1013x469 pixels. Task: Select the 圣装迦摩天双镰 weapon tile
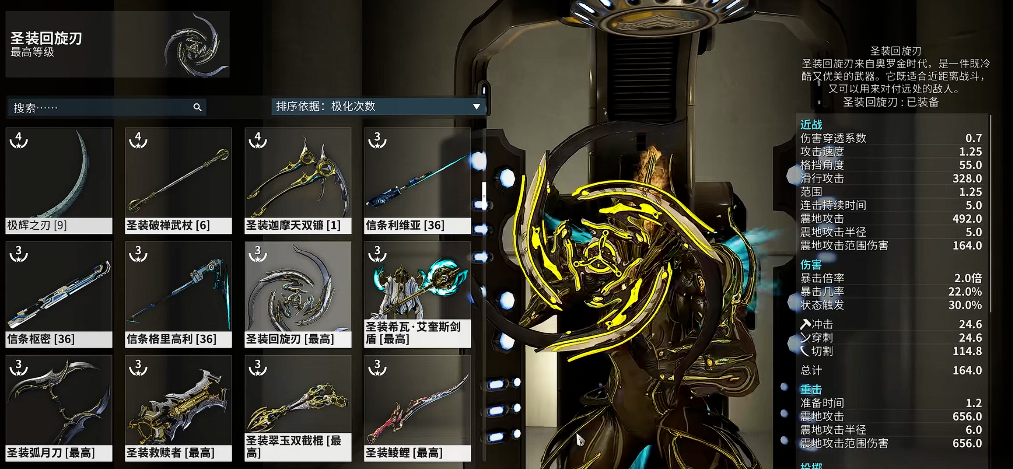(x=298, y=180)
